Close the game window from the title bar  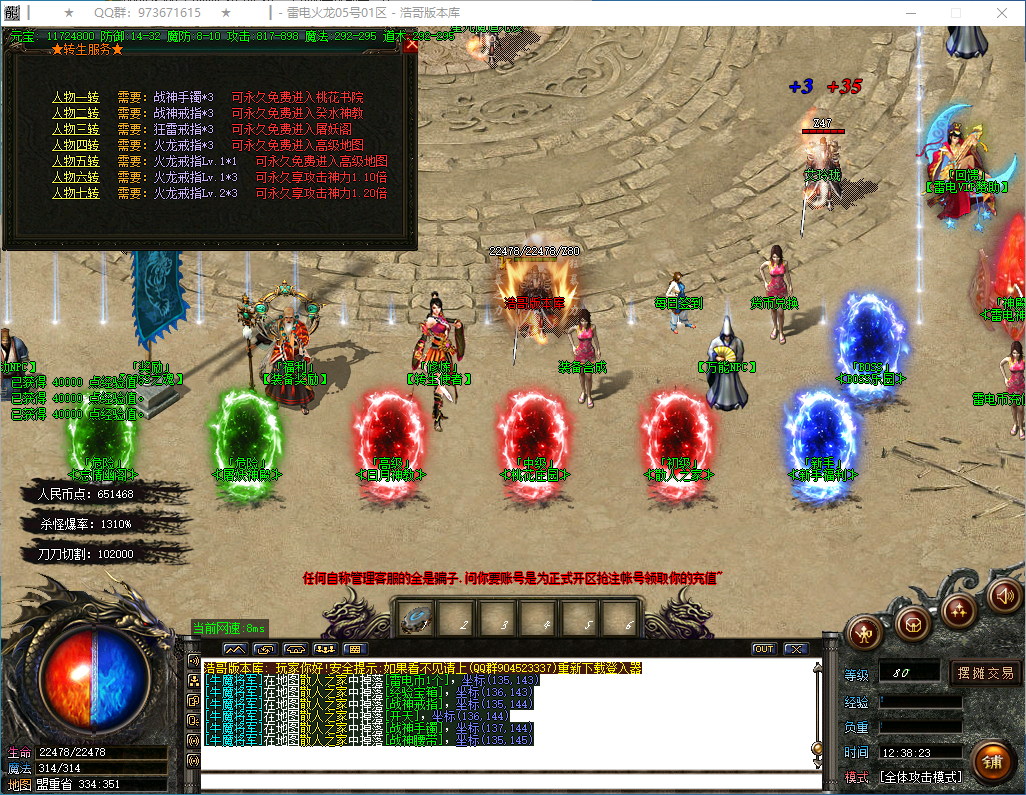(x=1003, y=13)
